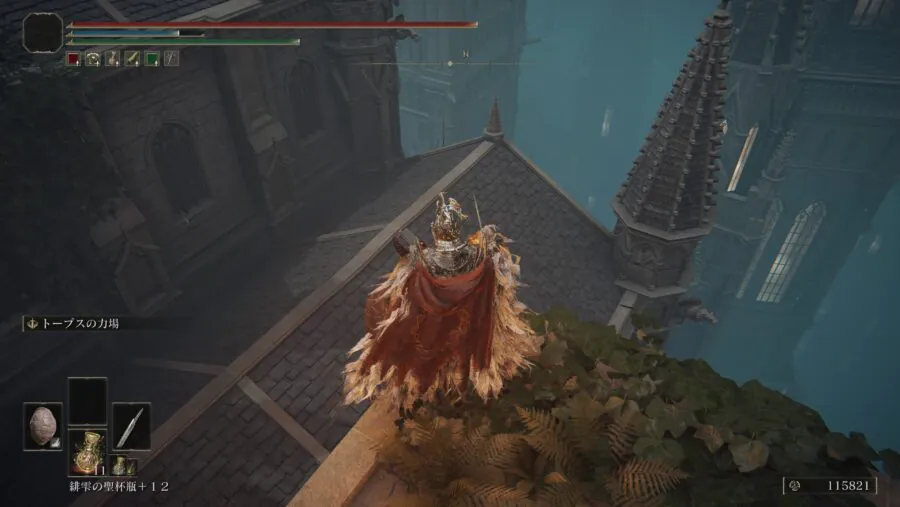
Task: Click the raised-arm buff status icon
Action: pos(112,59)
